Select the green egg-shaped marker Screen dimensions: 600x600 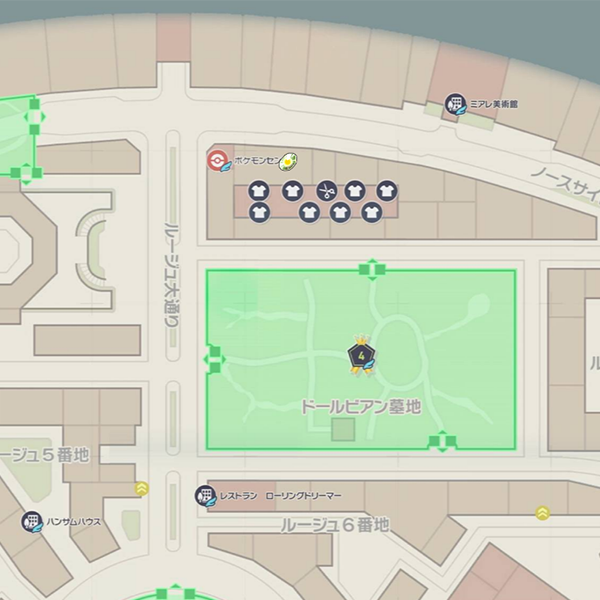pos(289,160)
